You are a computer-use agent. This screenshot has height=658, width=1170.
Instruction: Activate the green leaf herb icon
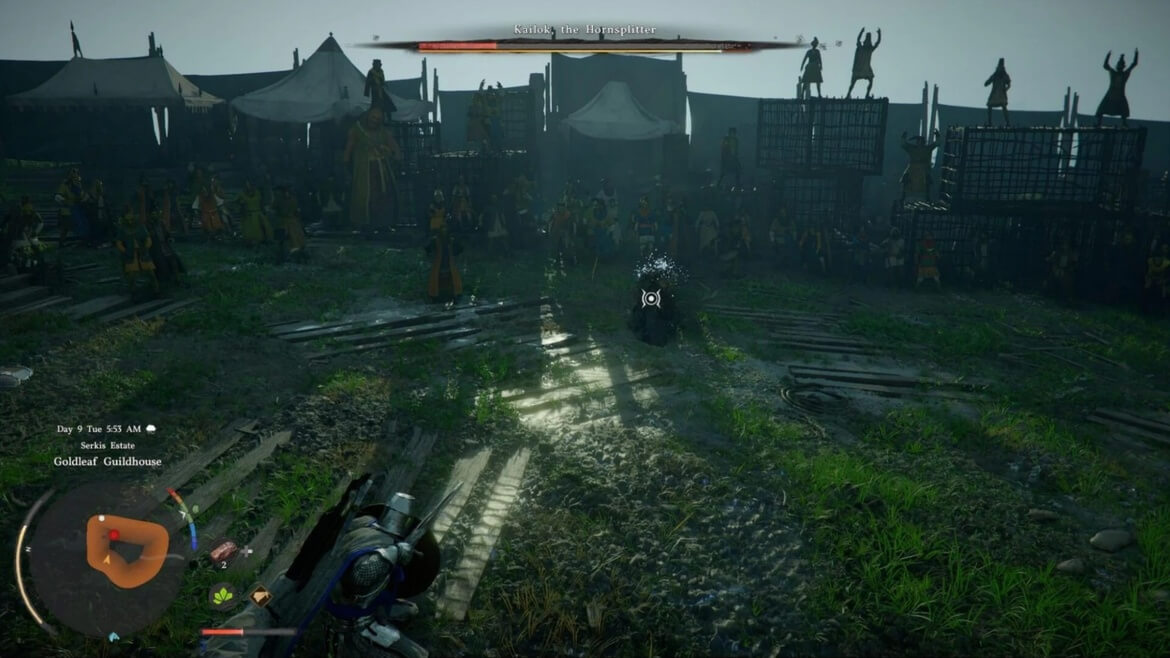pos(221,595)
